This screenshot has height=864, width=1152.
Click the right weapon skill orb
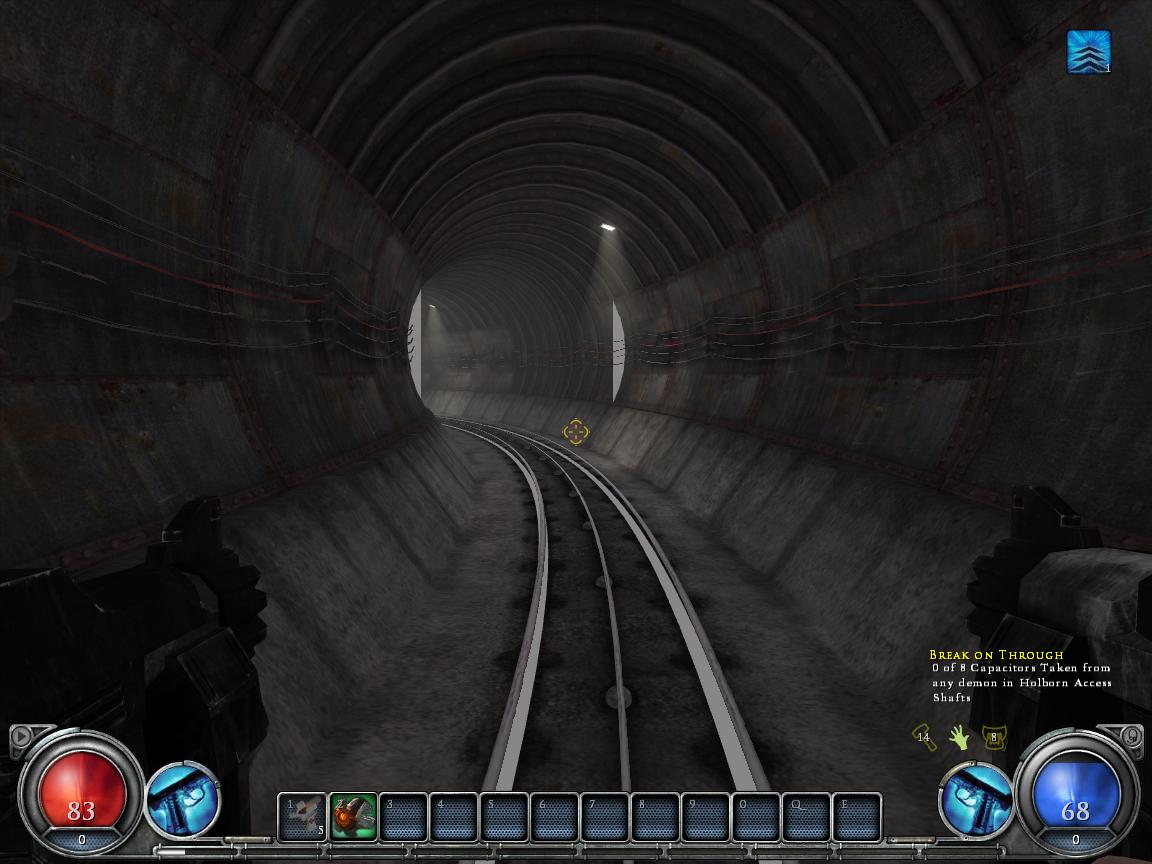(x=975, y=800)
